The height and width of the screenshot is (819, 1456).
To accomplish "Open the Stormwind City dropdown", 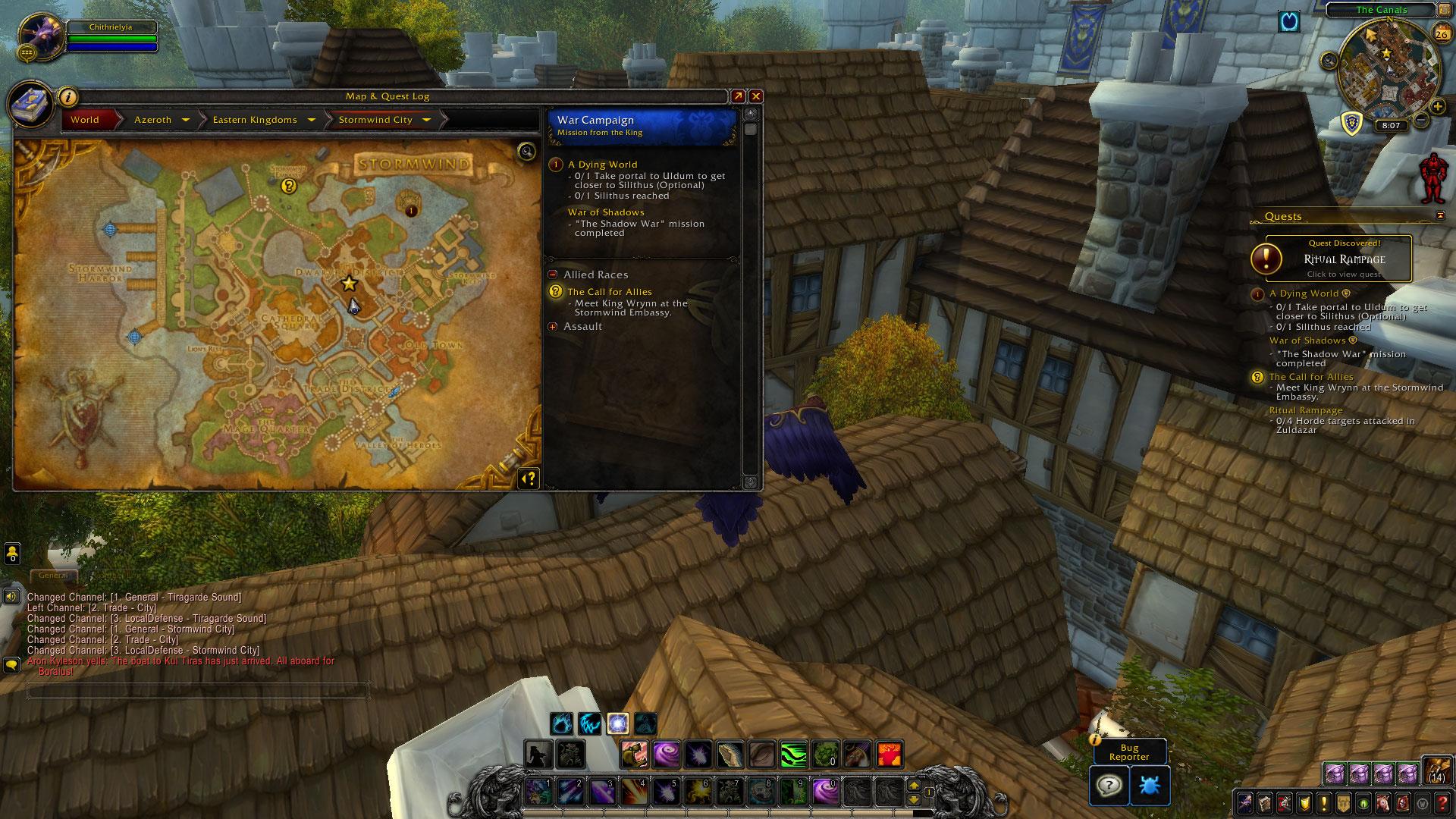I will pyautogui.click(x=426, y=120).
